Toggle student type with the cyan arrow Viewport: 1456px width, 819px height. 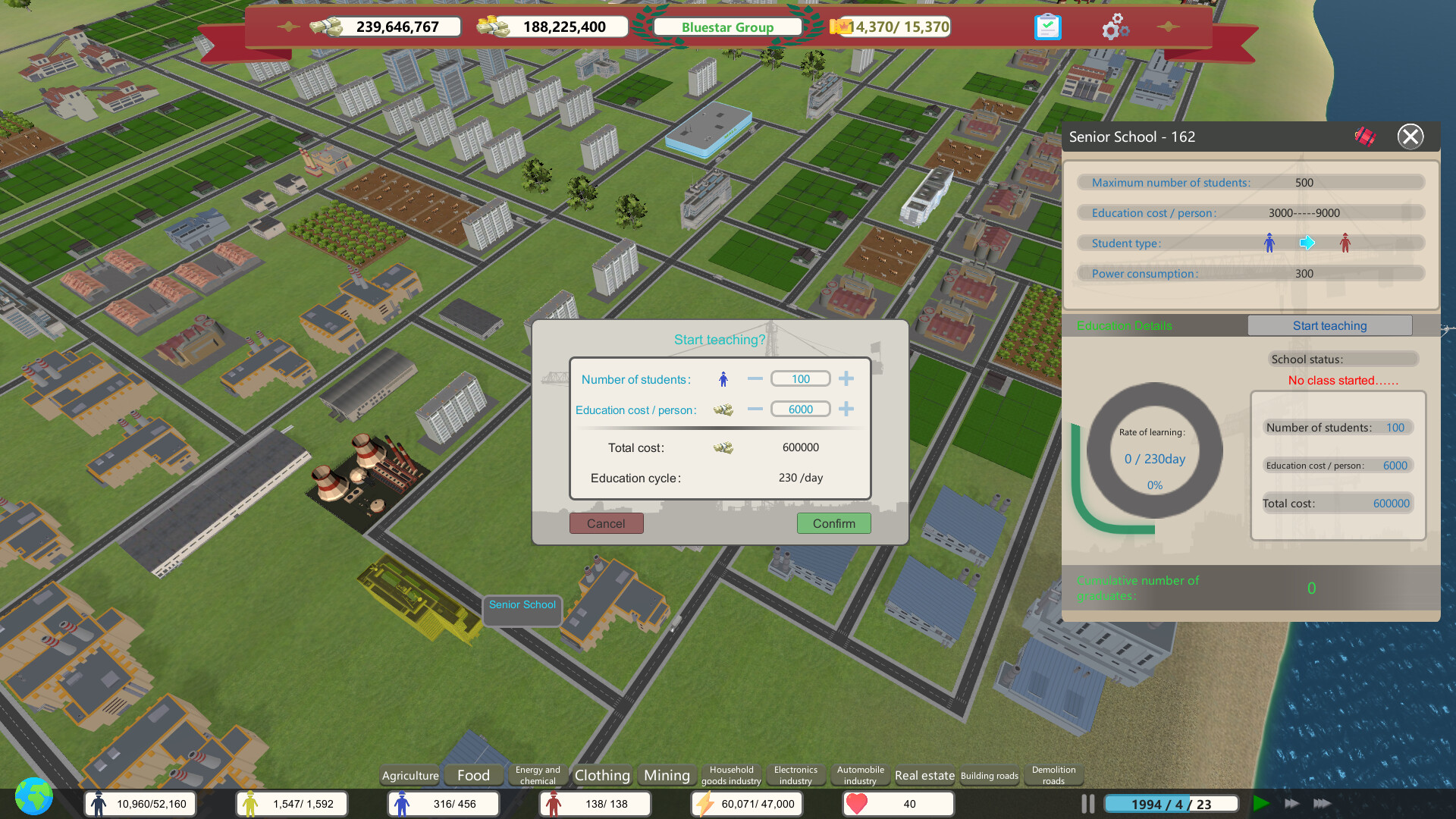[x=1307, y=243]
